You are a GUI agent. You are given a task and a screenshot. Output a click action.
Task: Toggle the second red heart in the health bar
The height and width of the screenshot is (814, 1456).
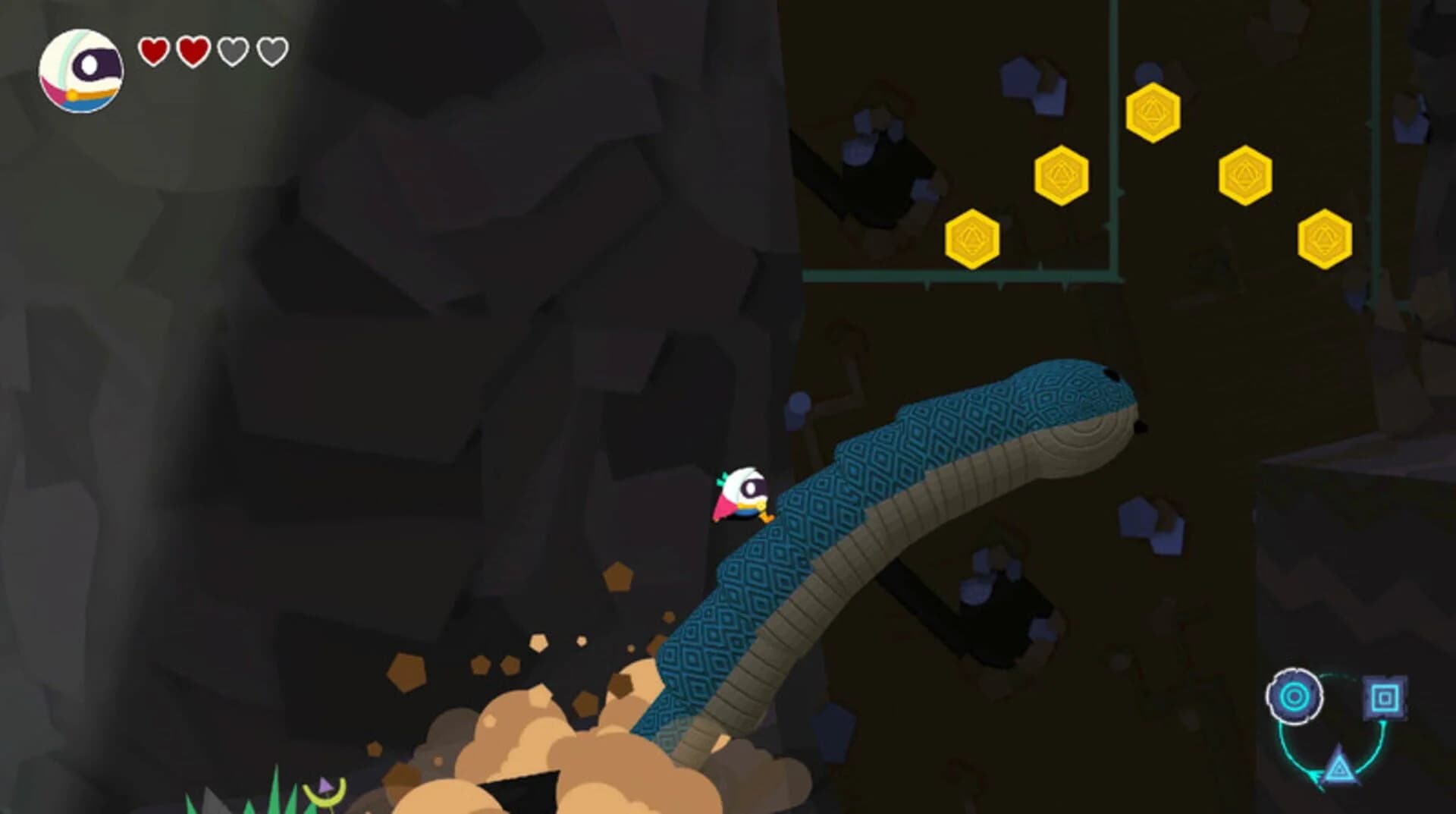point(193,51)
